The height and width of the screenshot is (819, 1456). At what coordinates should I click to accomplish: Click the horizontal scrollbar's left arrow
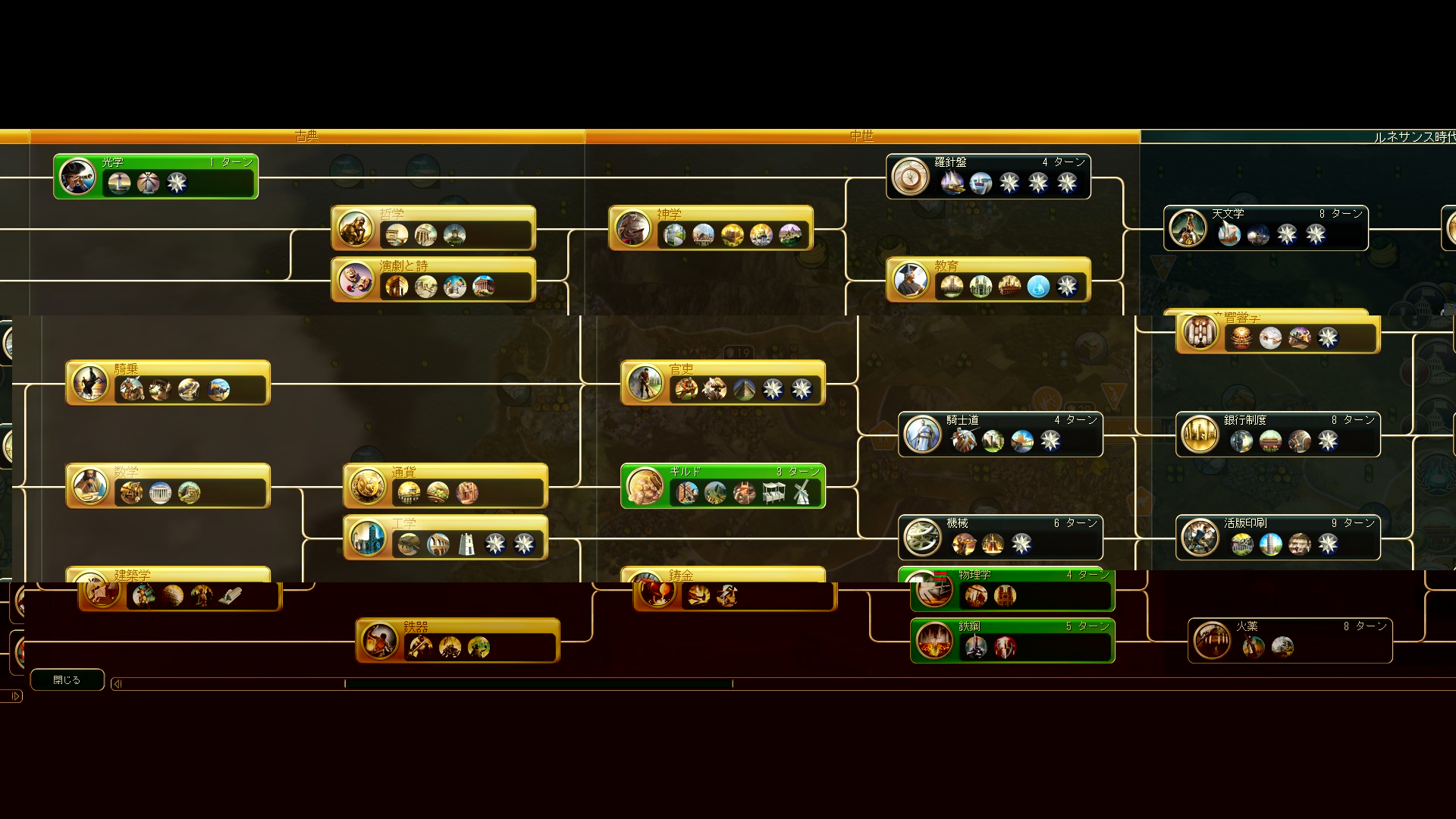point(117,684)
